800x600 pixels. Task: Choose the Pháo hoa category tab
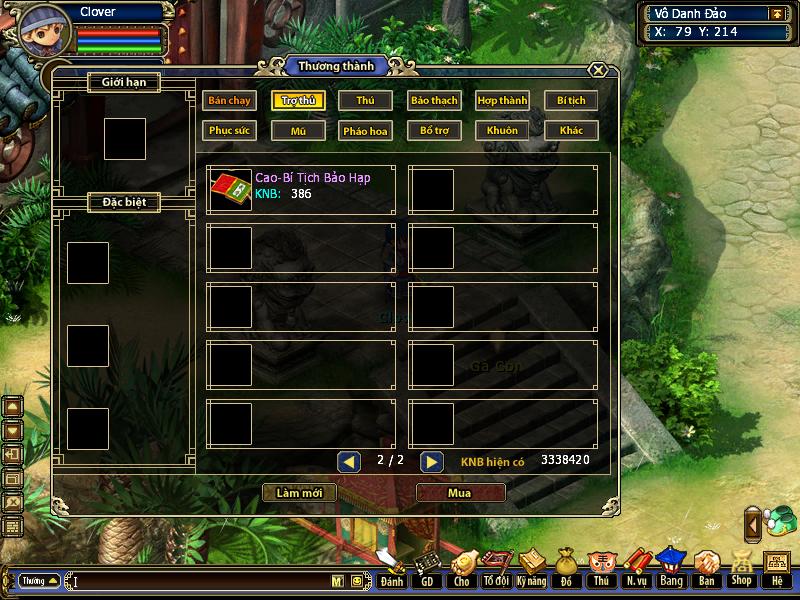click(x=365, y=130)
